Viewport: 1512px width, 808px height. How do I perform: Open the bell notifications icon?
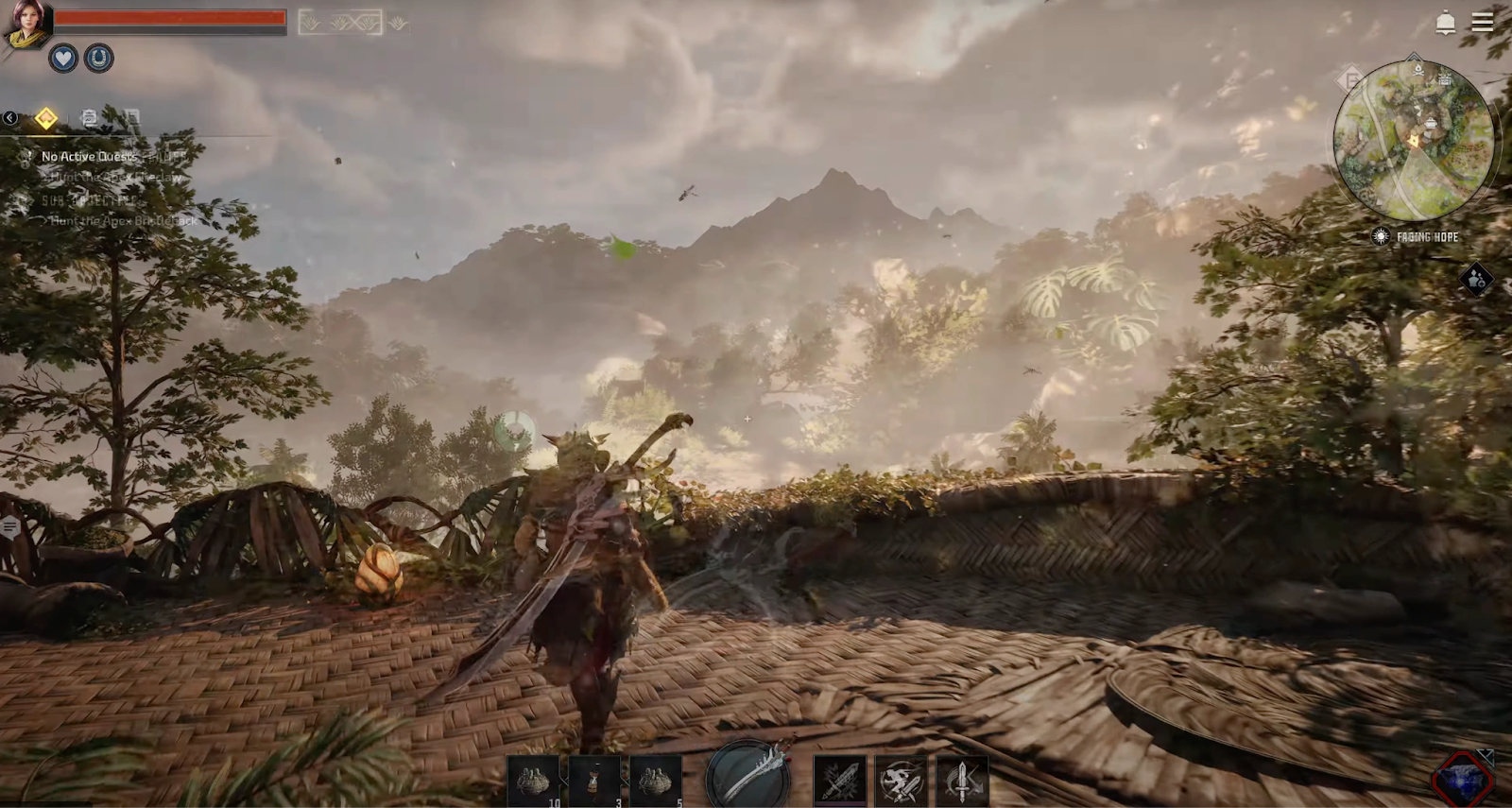click(1445, 23)
